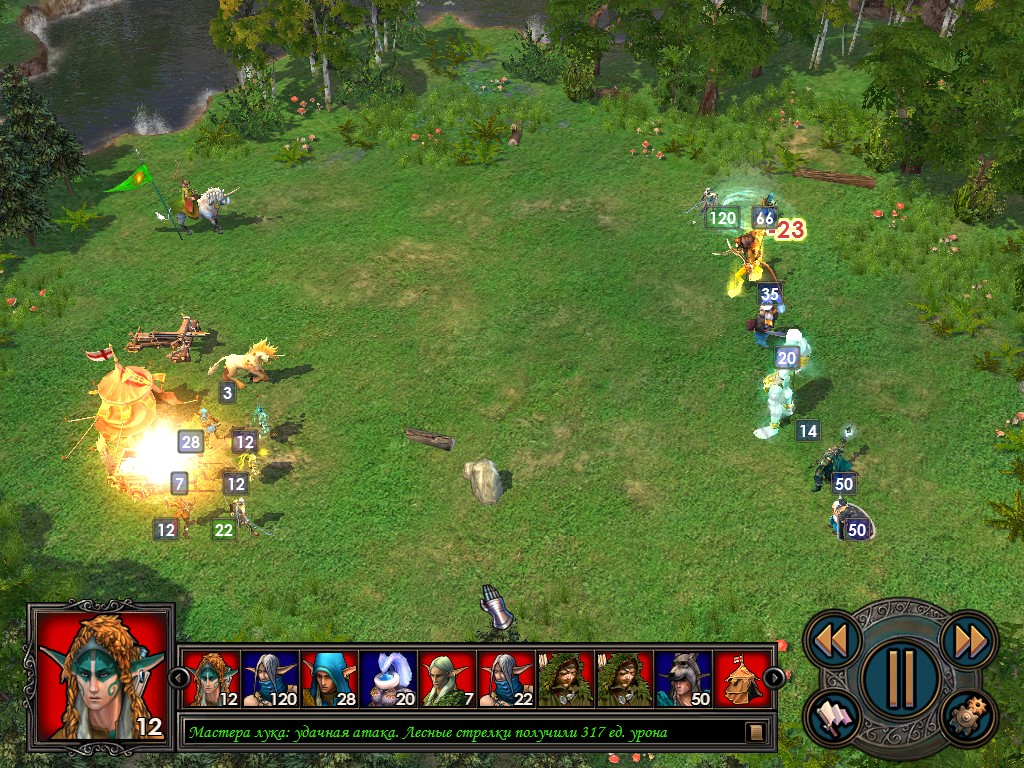Screen dimensions: 1024x768
Task: Open the combat log with the small square button
Action: (756, 732)
